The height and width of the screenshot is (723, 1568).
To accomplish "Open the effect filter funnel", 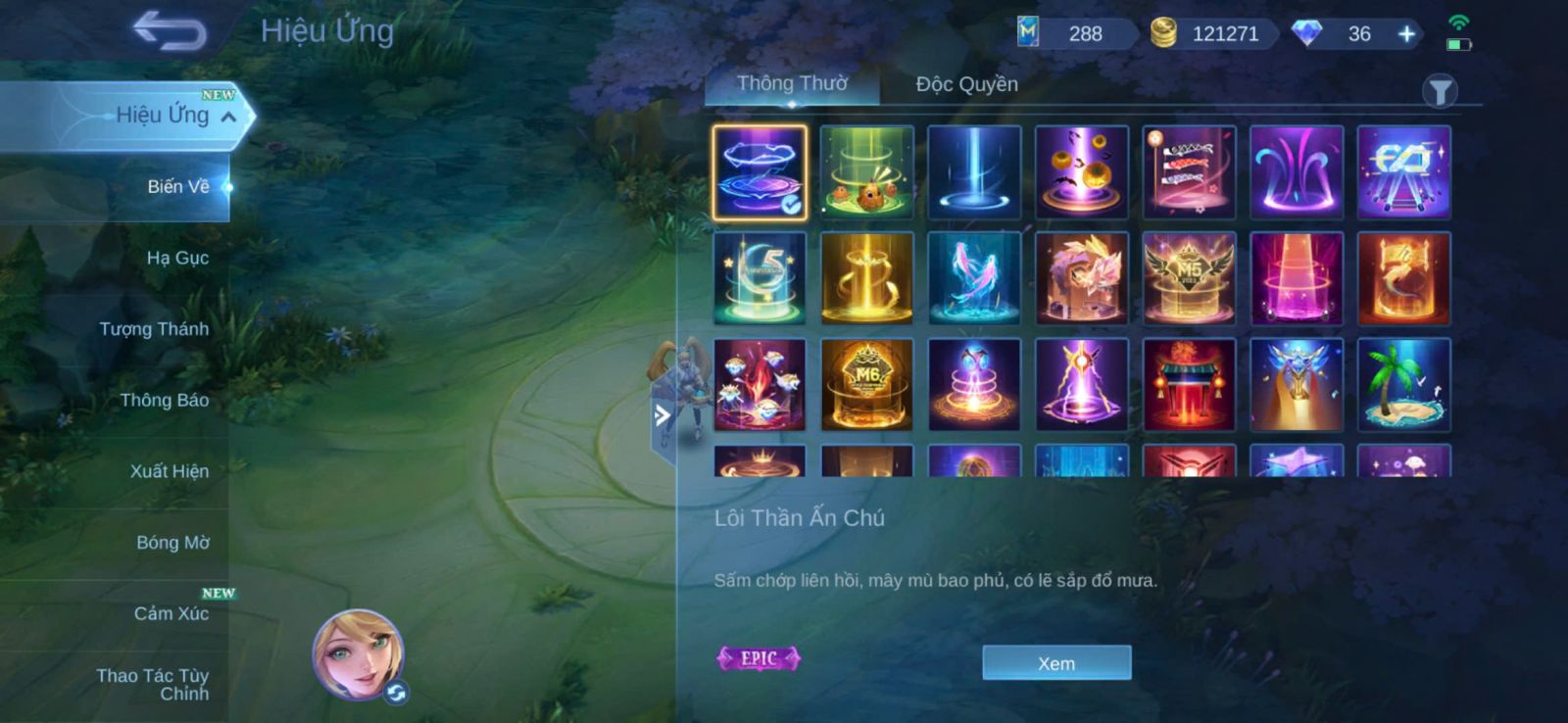I will tap(1440, 92).
